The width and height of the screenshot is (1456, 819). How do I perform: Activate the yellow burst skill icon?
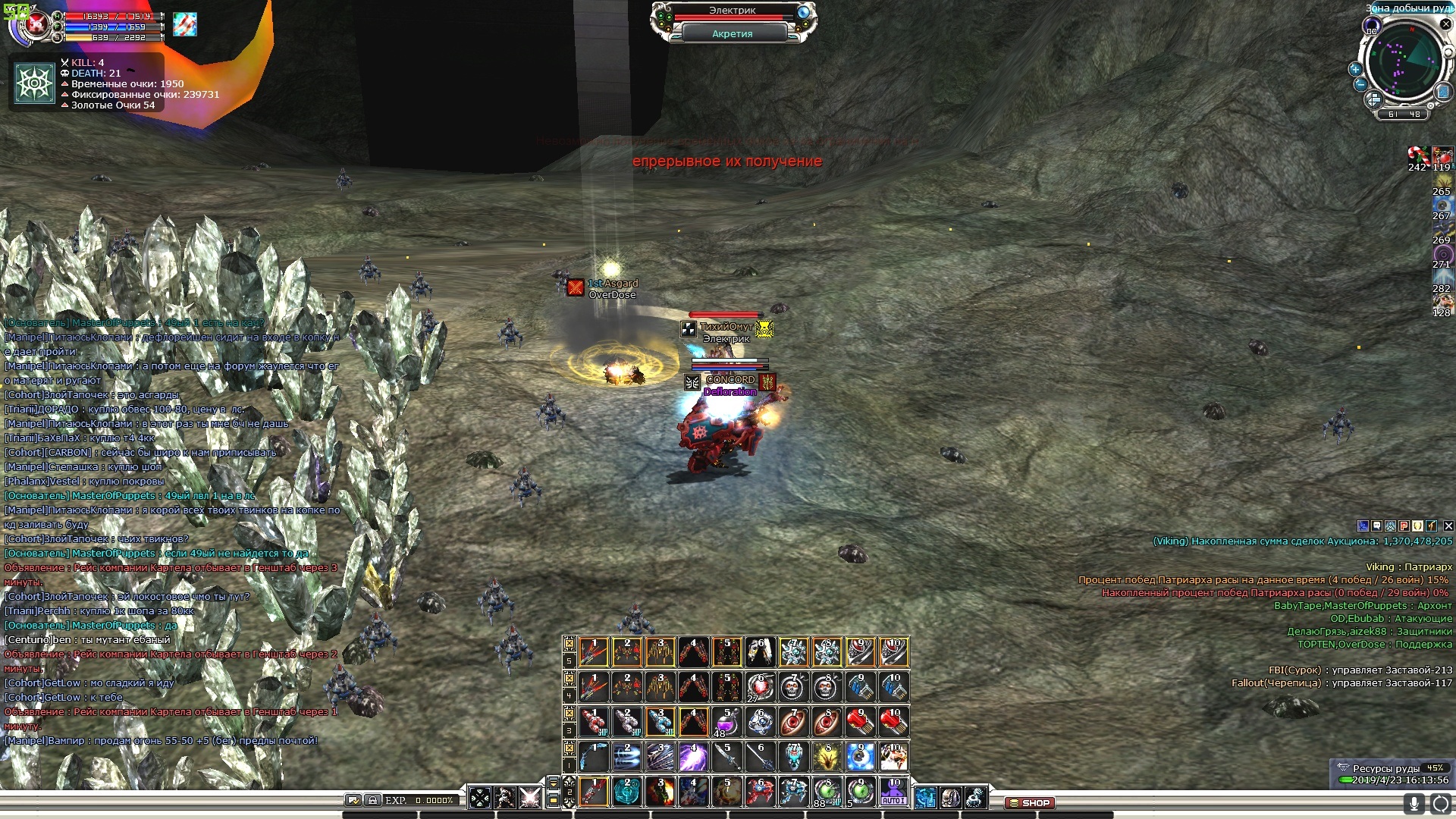coord(827,757)
